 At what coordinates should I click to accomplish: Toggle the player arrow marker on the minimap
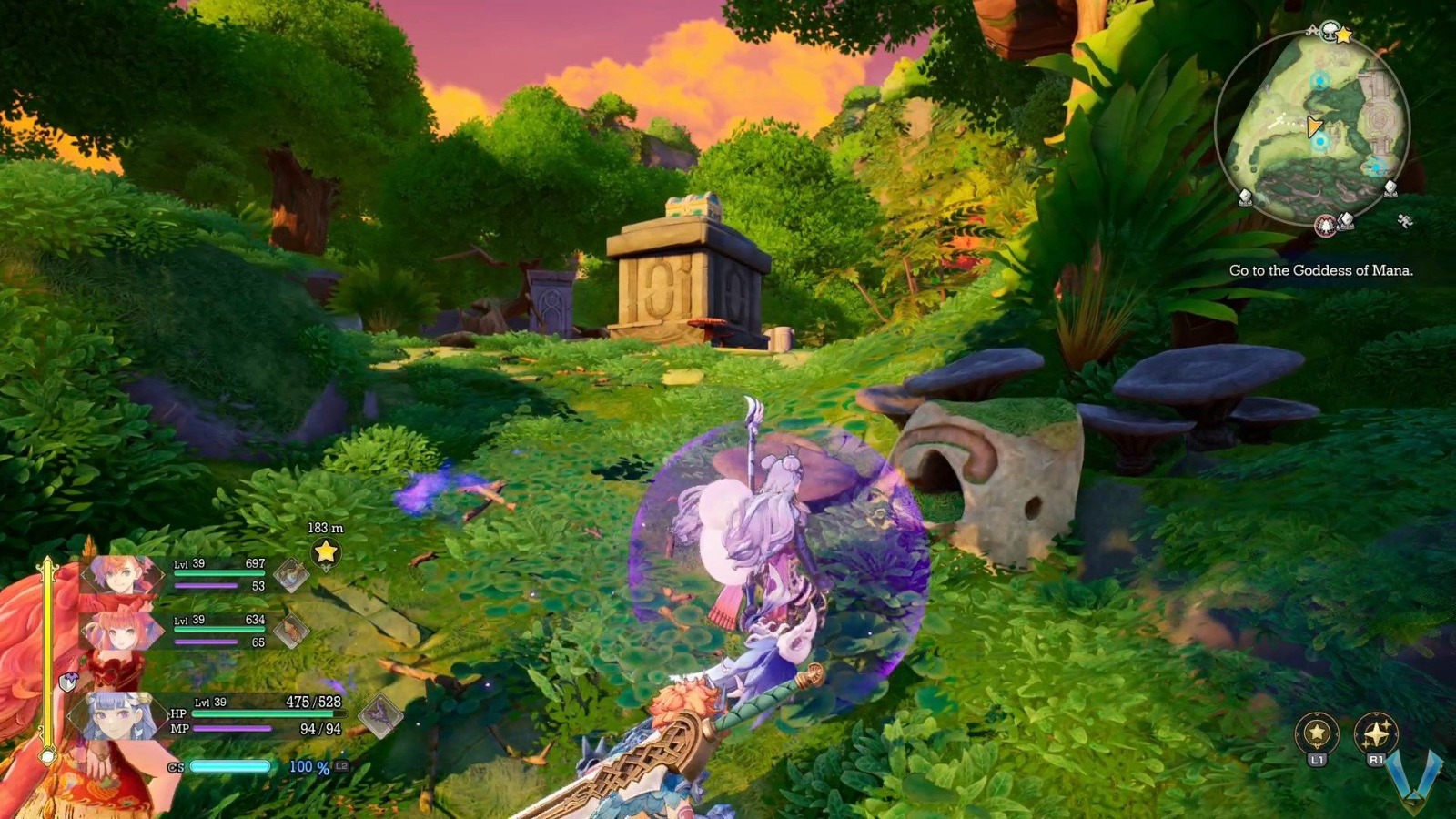point(1314,125)
